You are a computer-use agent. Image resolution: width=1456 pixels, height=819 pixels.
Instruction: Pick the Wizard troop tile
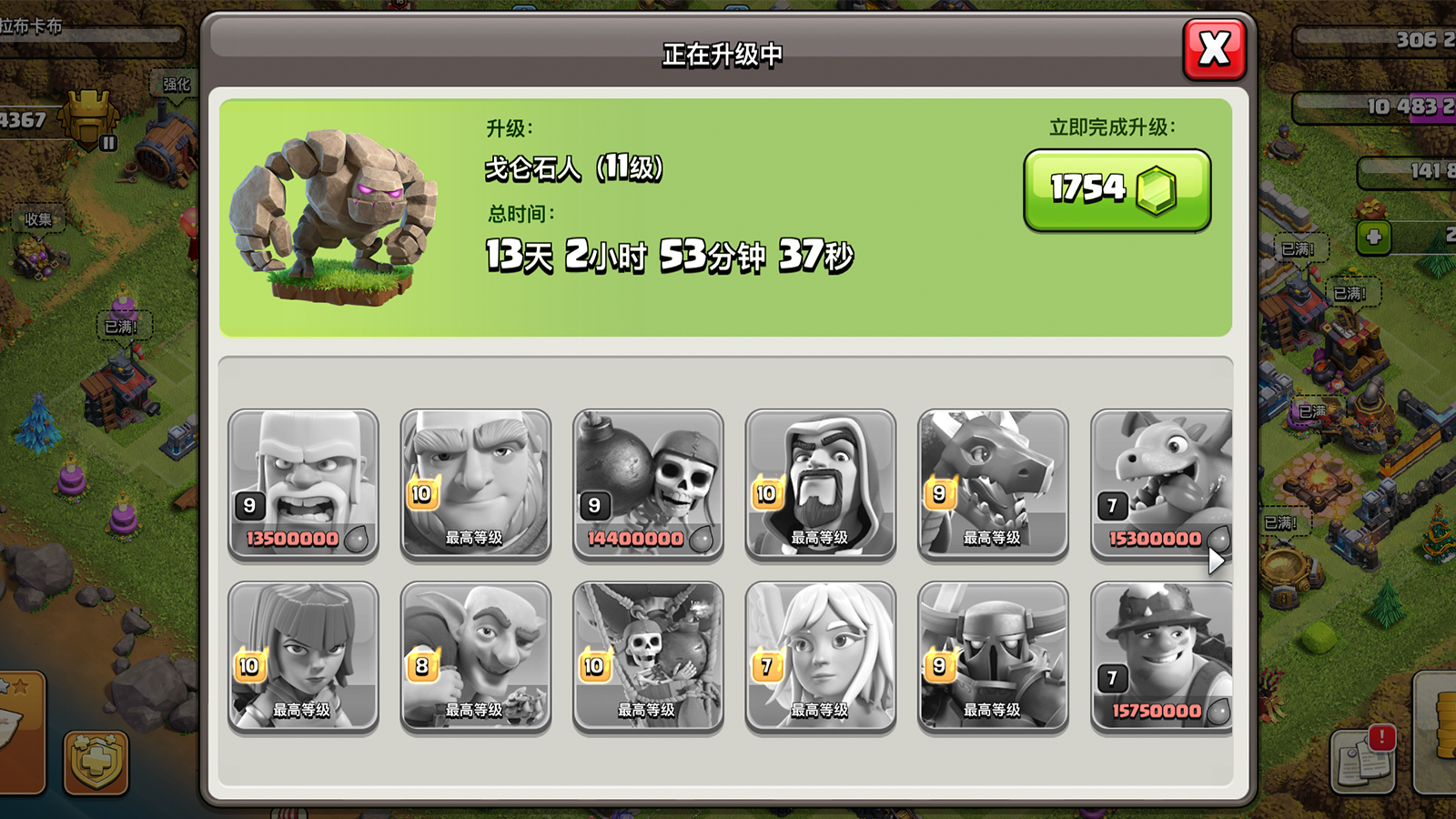pos(820,483)
